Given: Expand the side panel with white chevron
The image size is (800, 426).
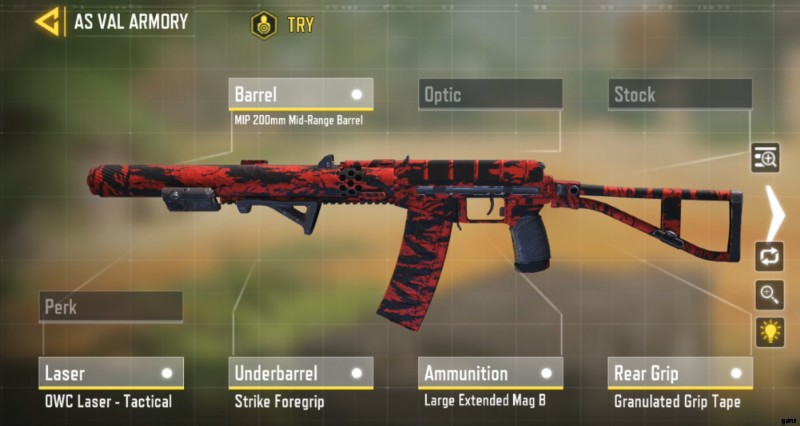Looking at the screenshot, I should [773, 206].
